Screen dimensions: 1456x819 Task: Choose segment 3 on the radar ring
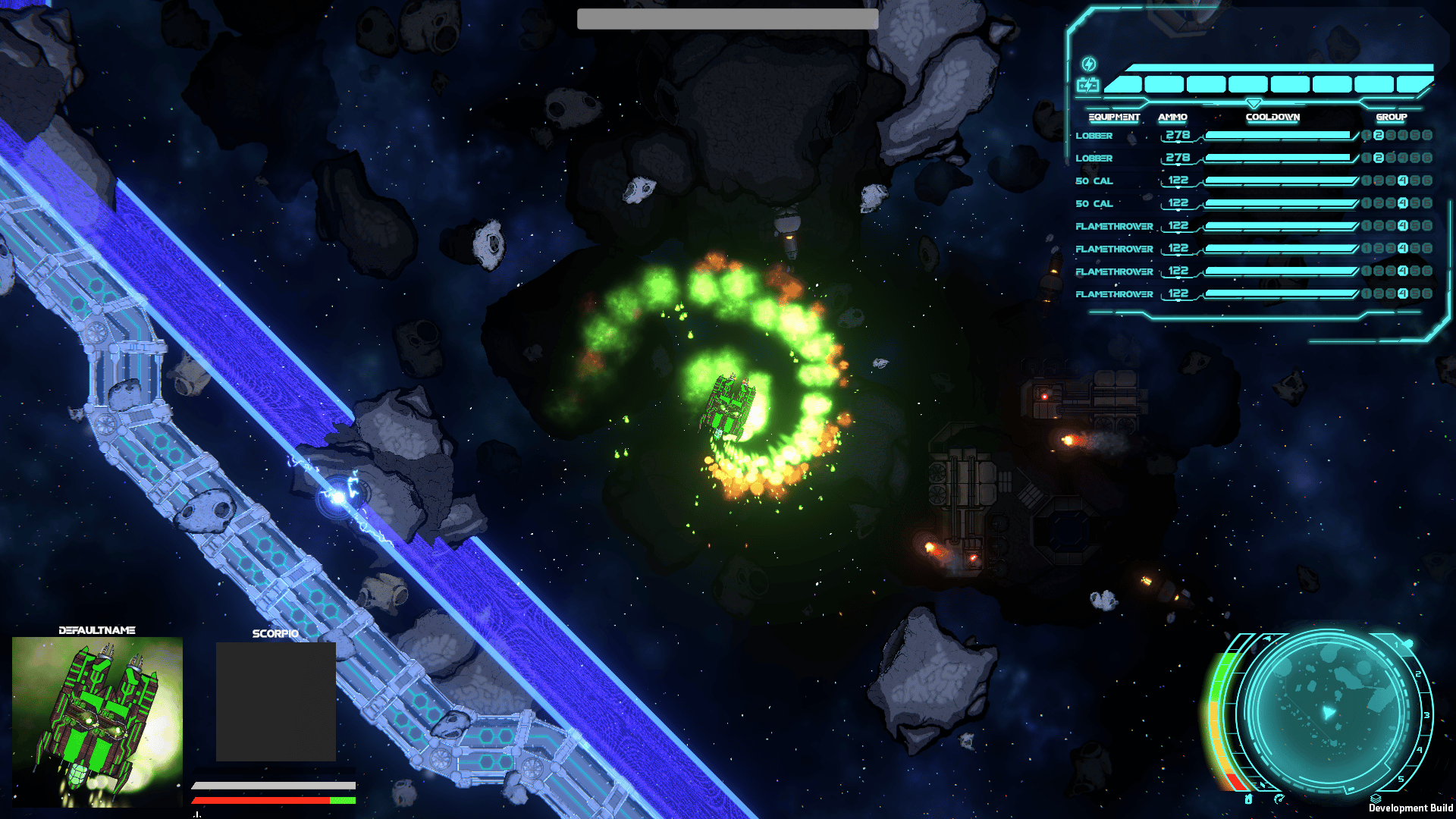pyautogui.click(x=1426, y=715)
